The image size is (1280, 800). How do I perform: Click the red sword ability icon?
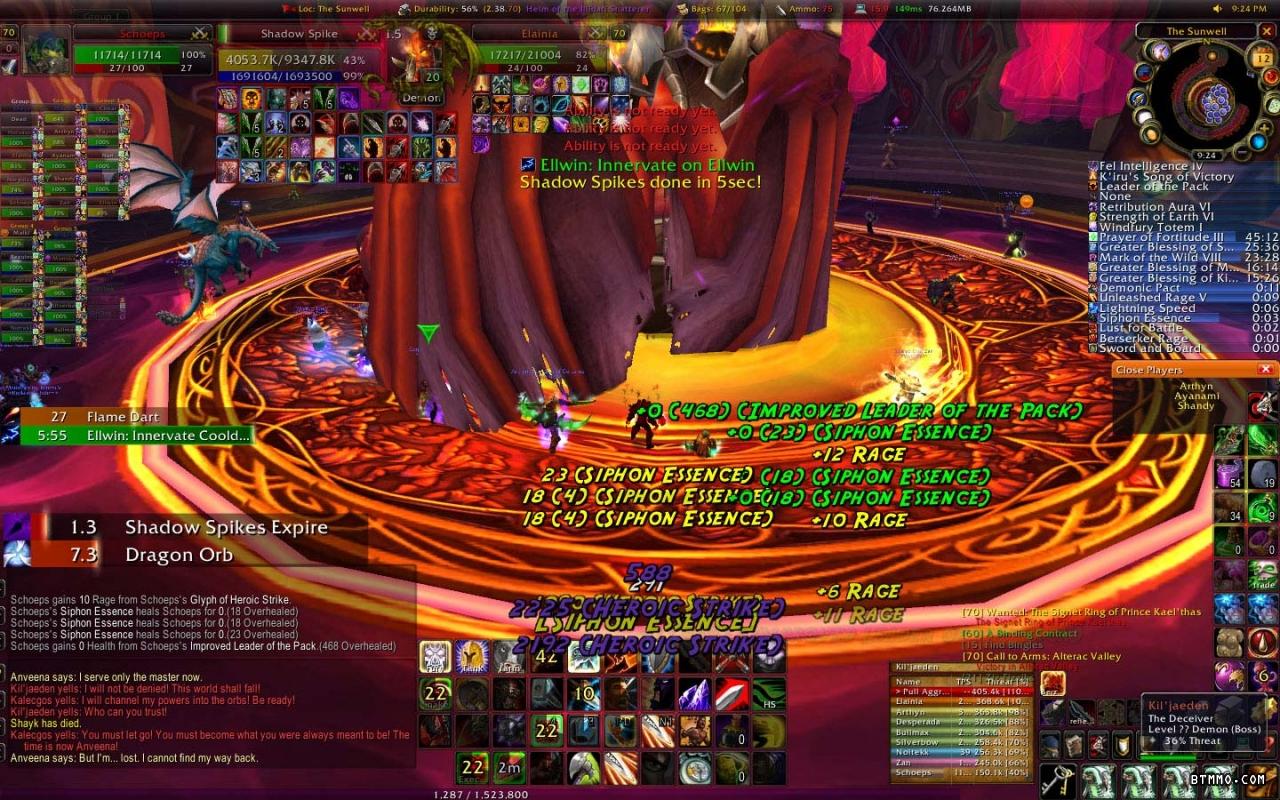tap(731, 692)
